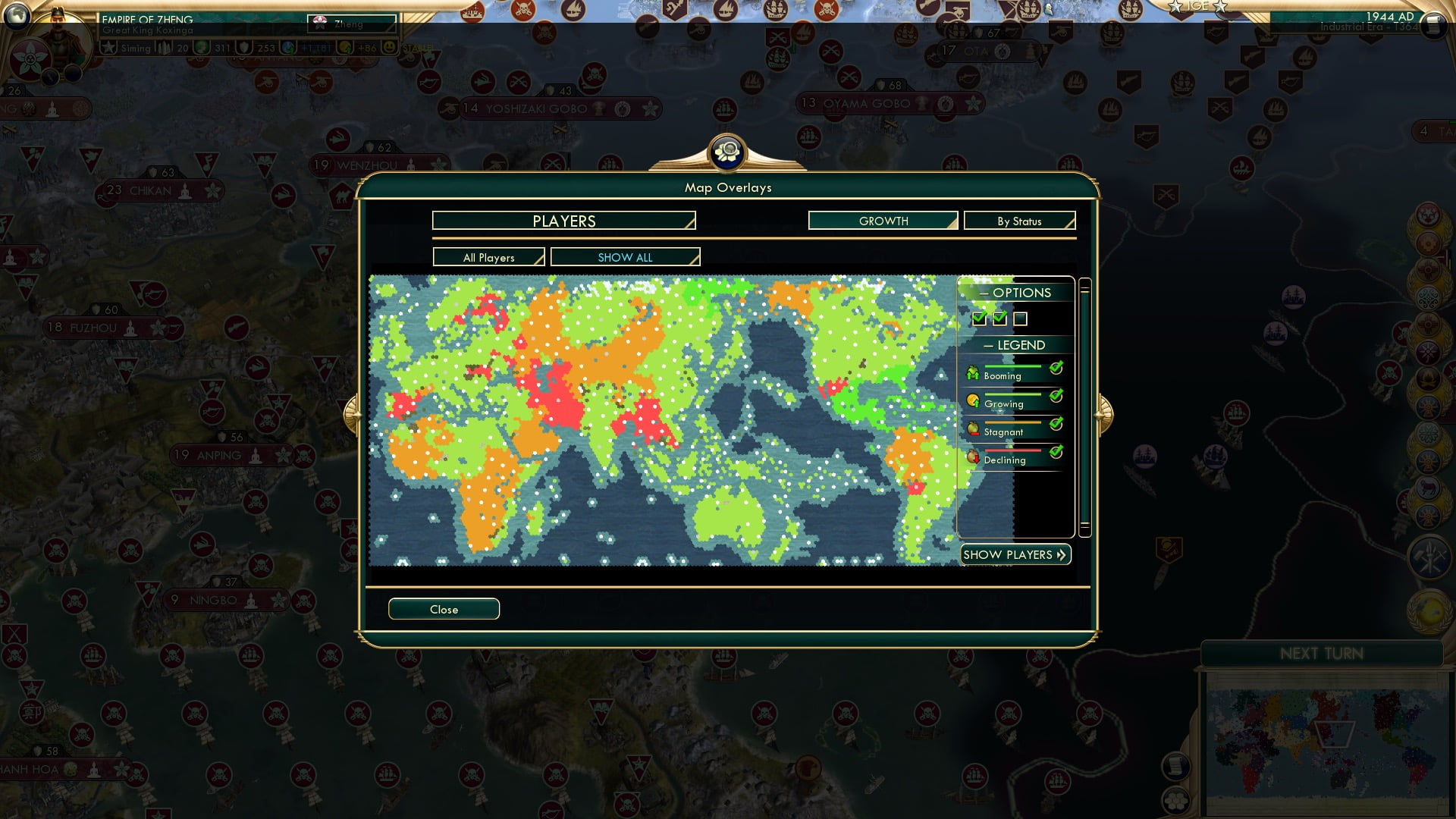Click the magnifying glass emblem above Map Overlays
This screenshot has width=1456, height=819.
tap(728, 152)
